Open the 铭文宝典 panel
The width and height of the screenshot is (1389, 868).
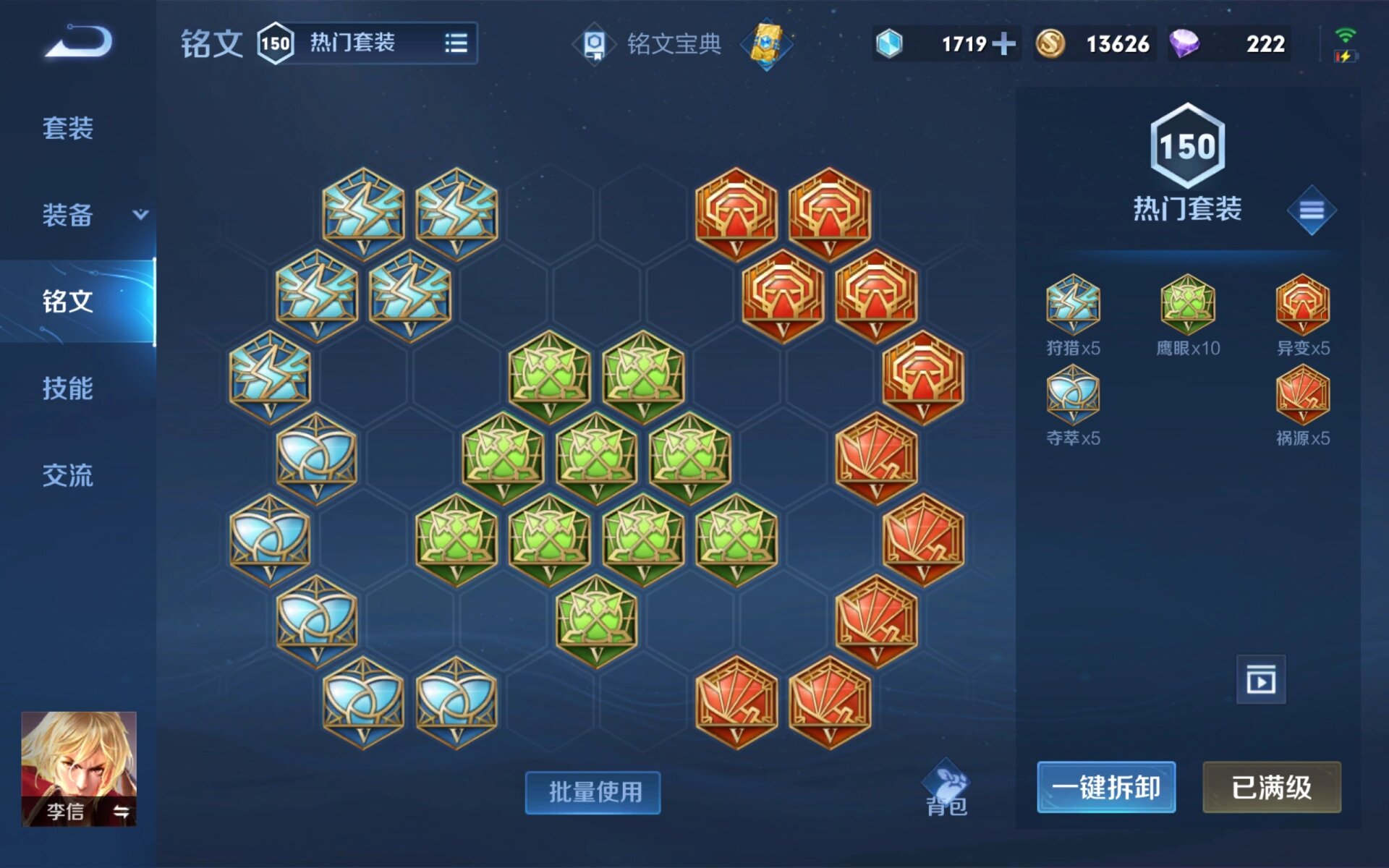point(655,43)
